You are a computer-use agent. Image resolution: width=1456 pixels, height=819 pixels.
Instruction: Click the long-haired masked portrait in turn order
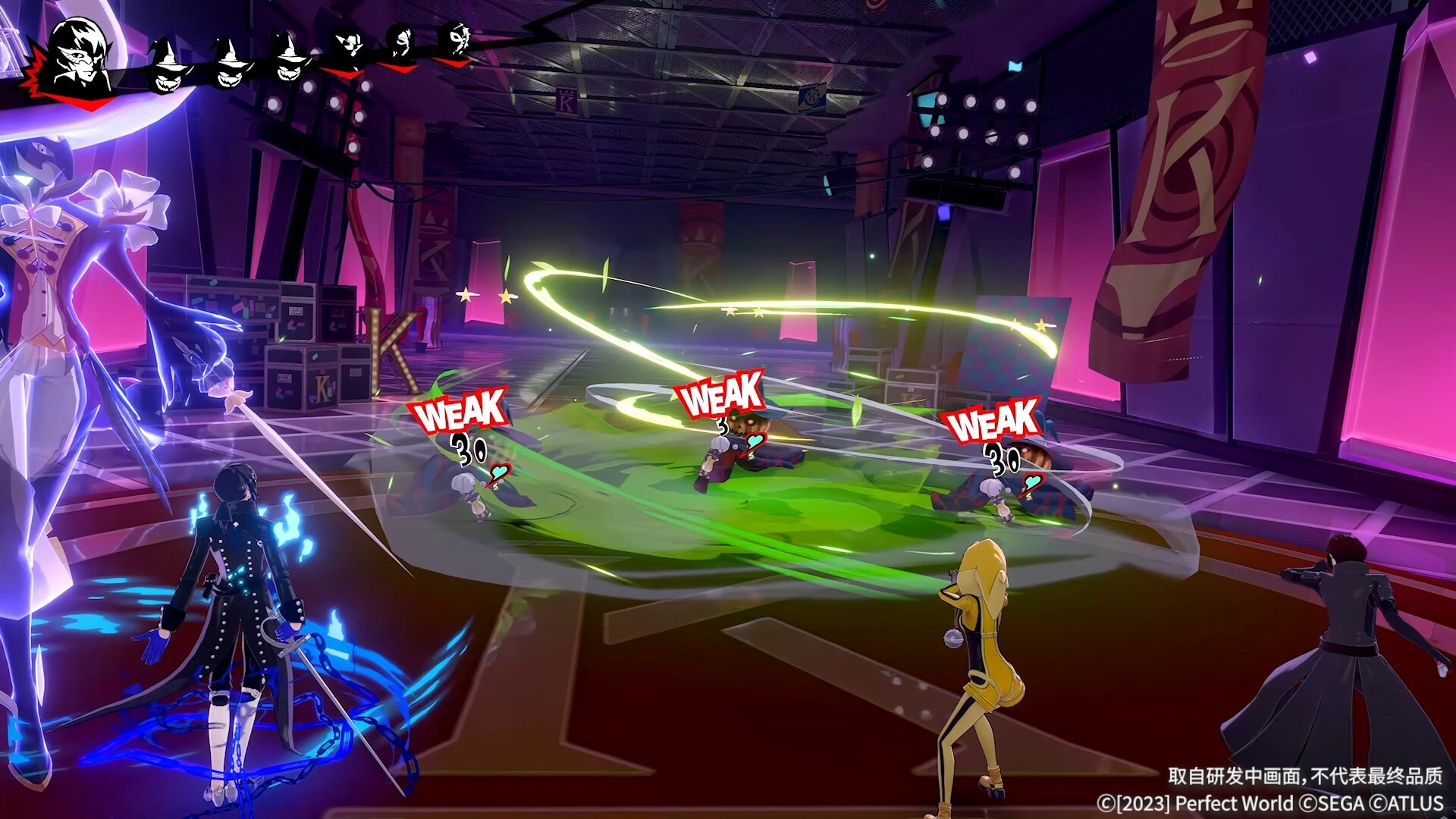pos(400,44)
